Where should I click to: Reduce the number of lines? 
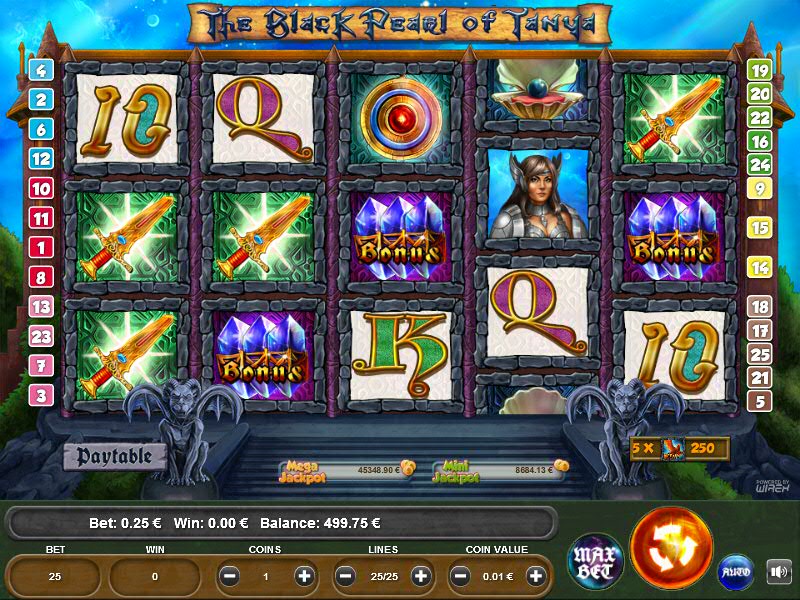coord(346,576)
